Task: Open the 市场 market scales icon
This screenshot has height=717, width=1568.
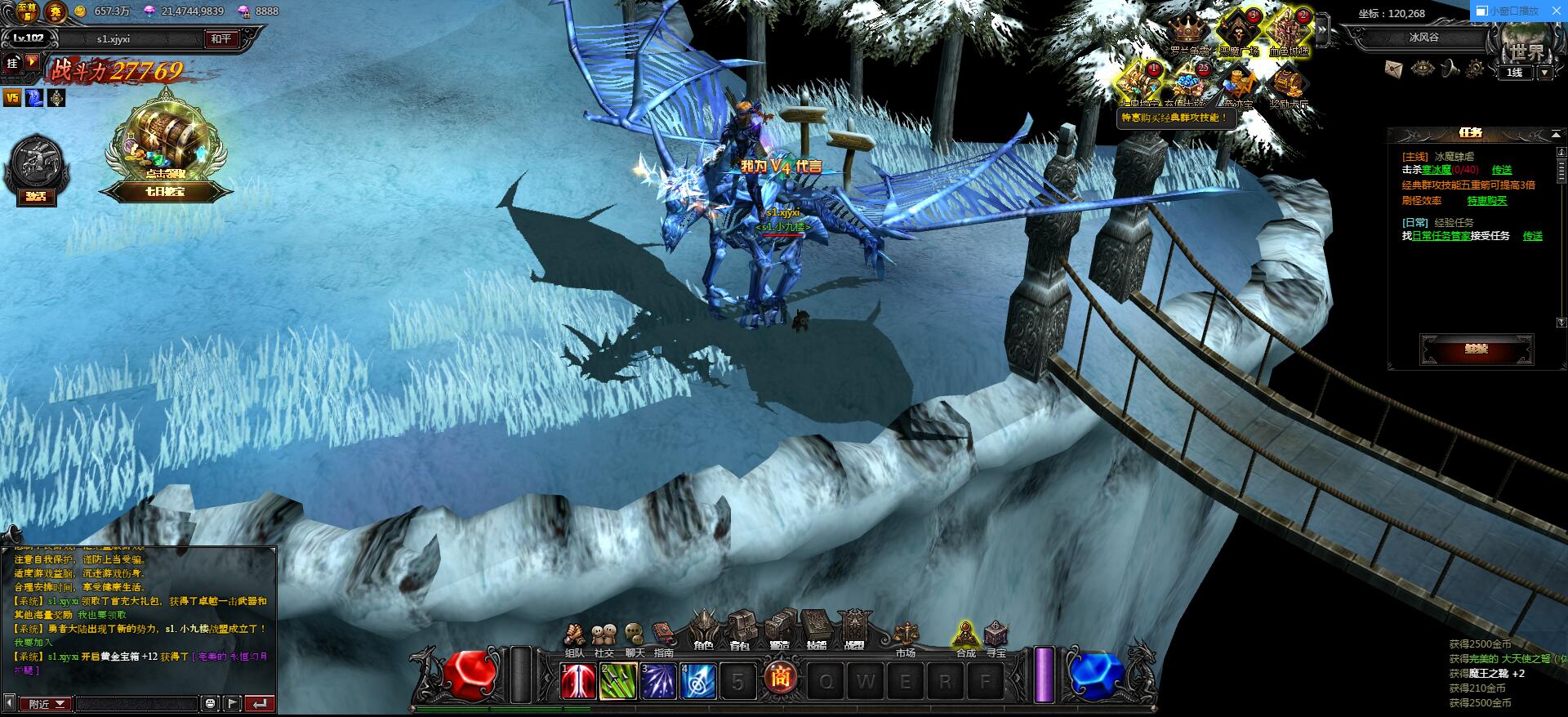Action: pos(906,637)
